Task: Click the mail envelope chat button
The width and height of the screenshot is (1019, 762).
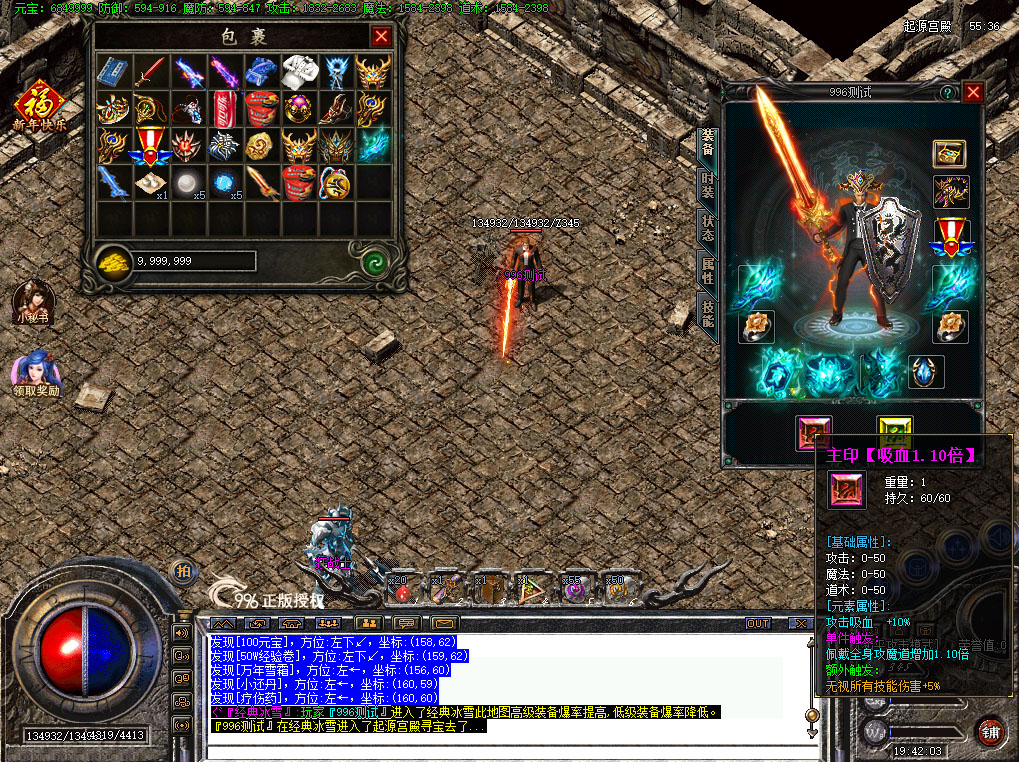Action: pyautogui.click(x=443, y=624)
